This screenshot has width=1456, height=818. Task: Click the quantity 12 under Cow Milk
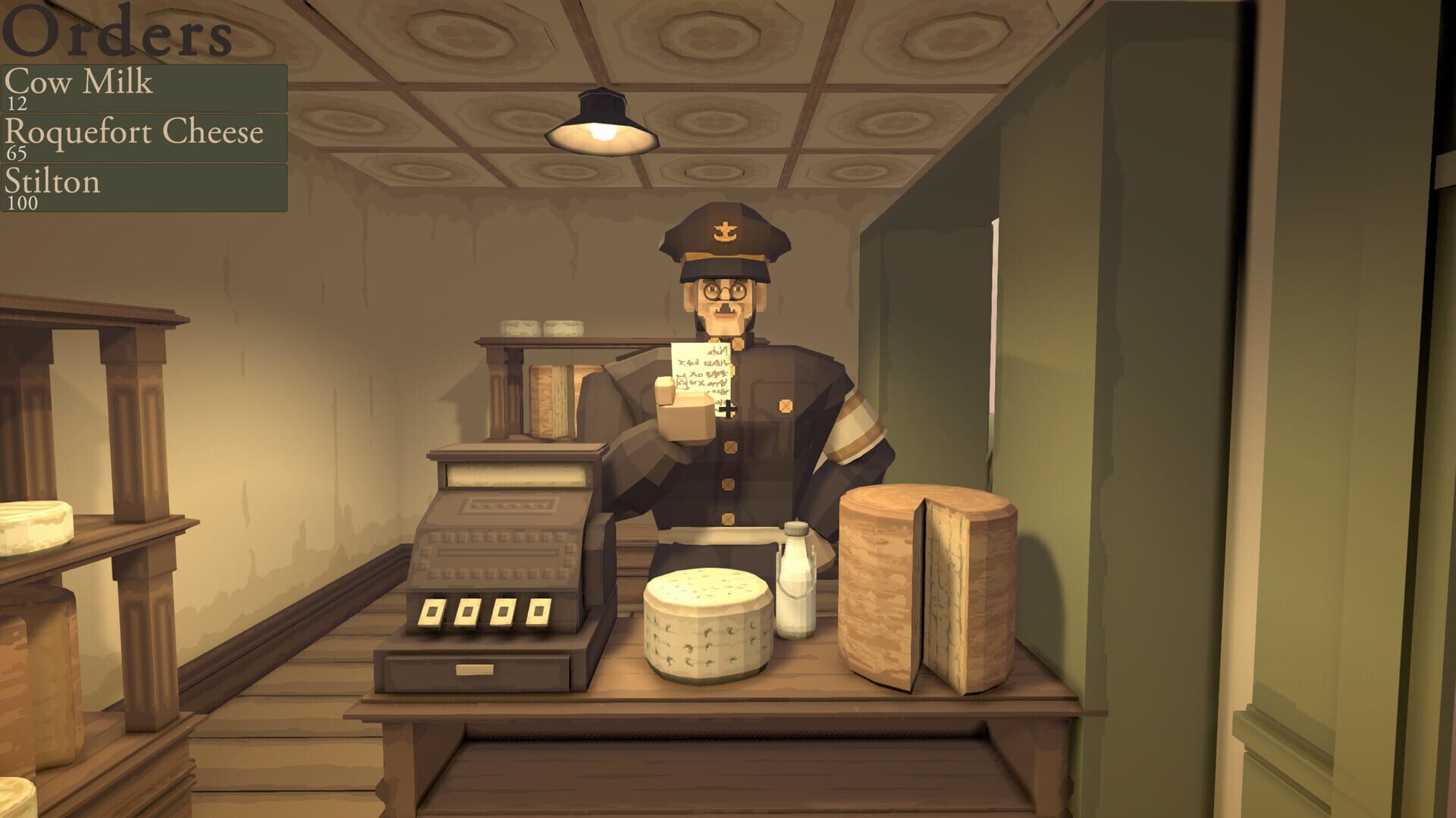pos(20,103)
